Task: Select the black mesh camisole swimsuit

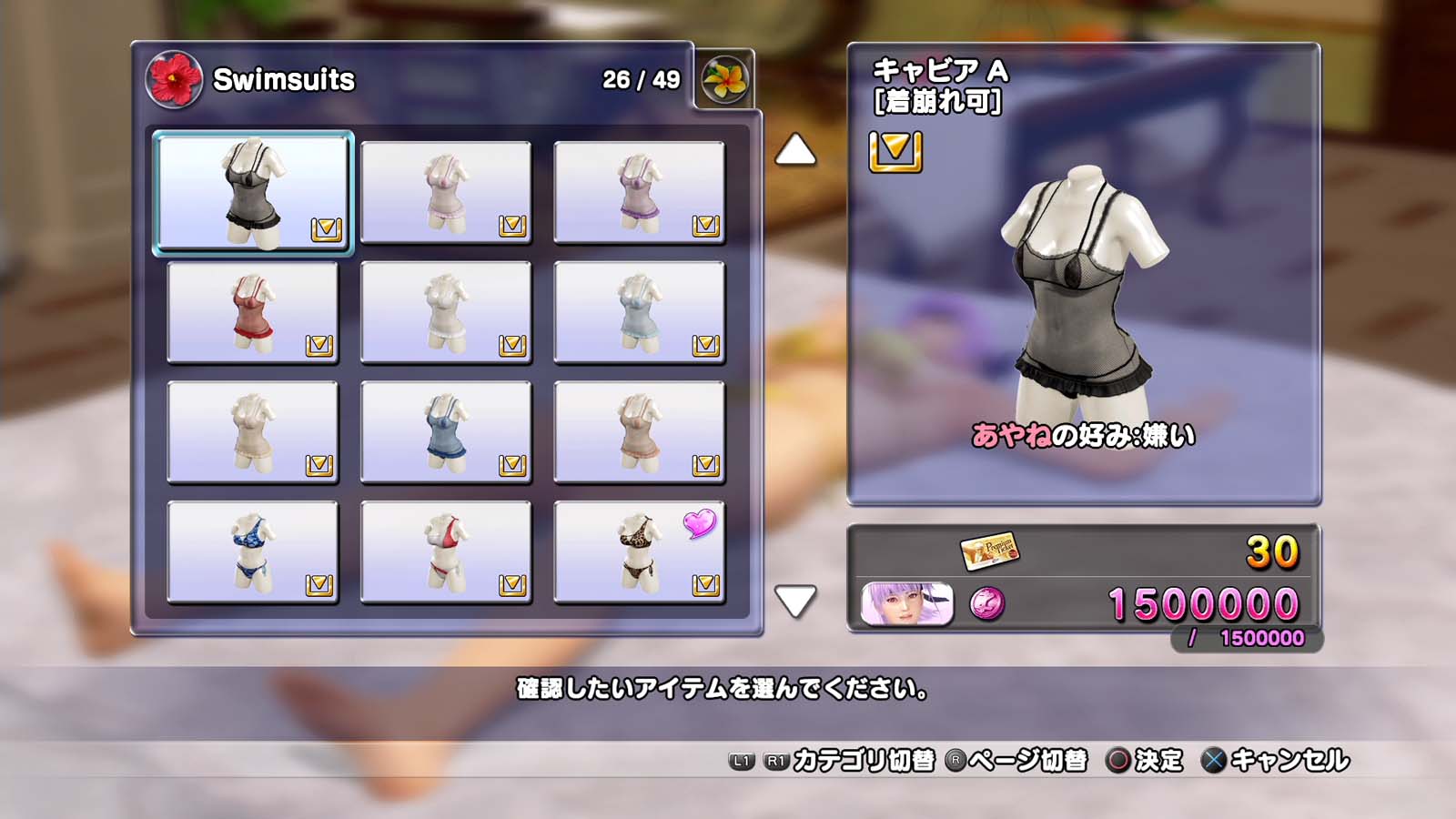Action: pos(253,192)
